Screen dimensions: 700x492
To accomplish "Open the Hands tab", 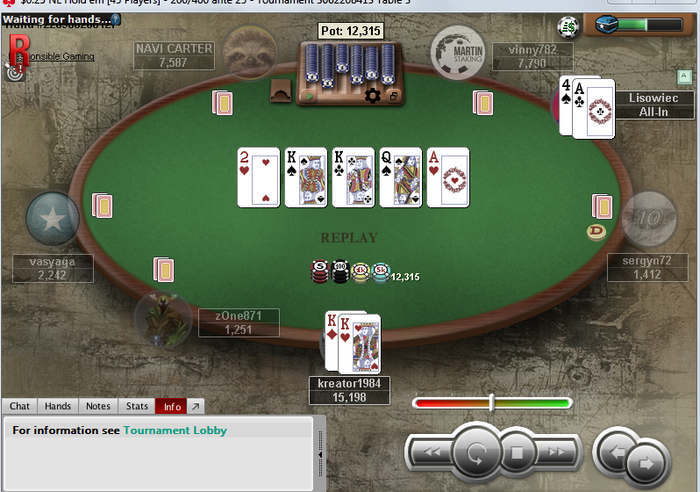I will tap(58, 406).
